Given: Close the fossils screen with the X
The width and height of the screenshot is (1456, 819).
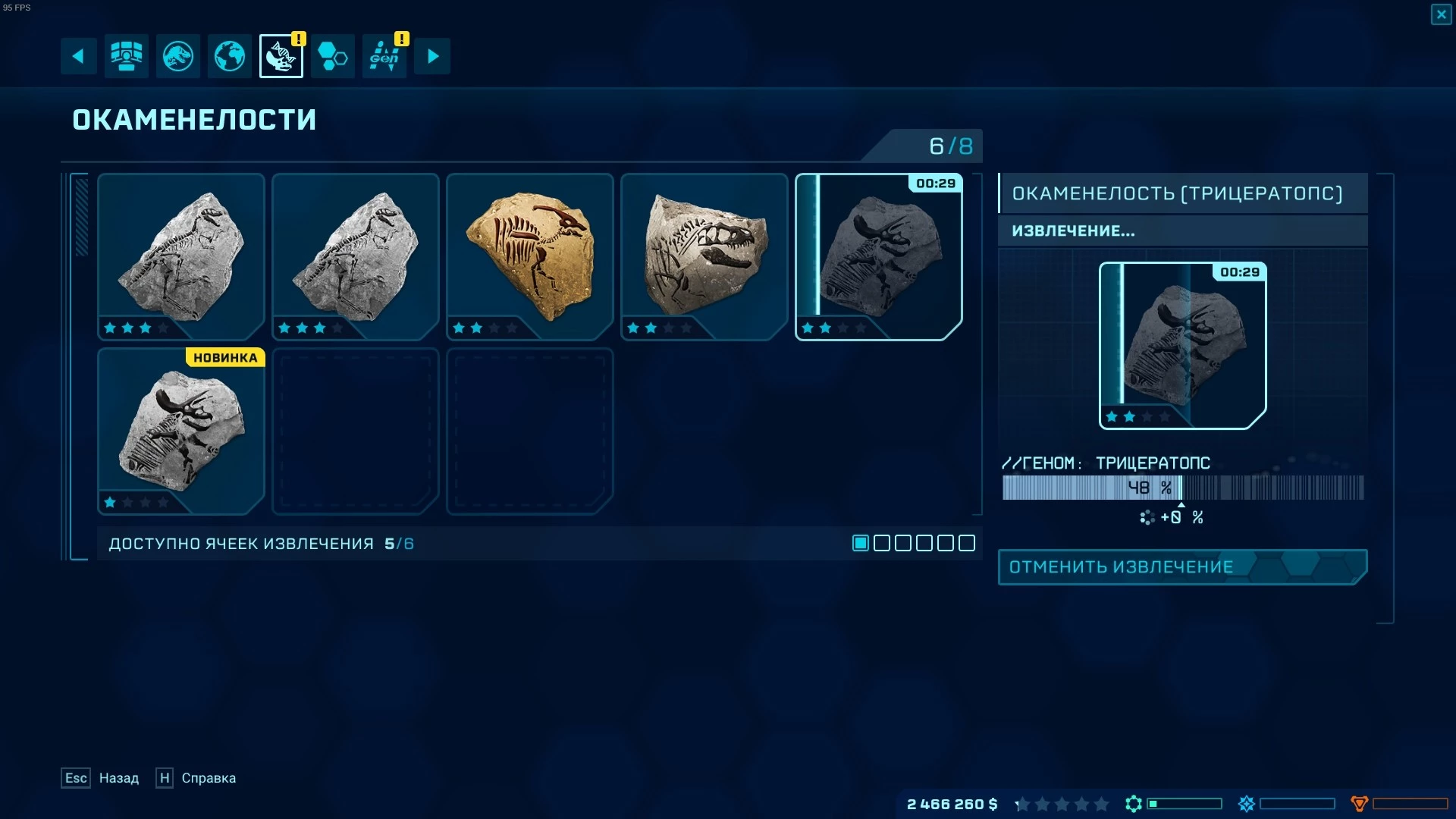Looking at the screenshot, I should tap(1441, 14).
